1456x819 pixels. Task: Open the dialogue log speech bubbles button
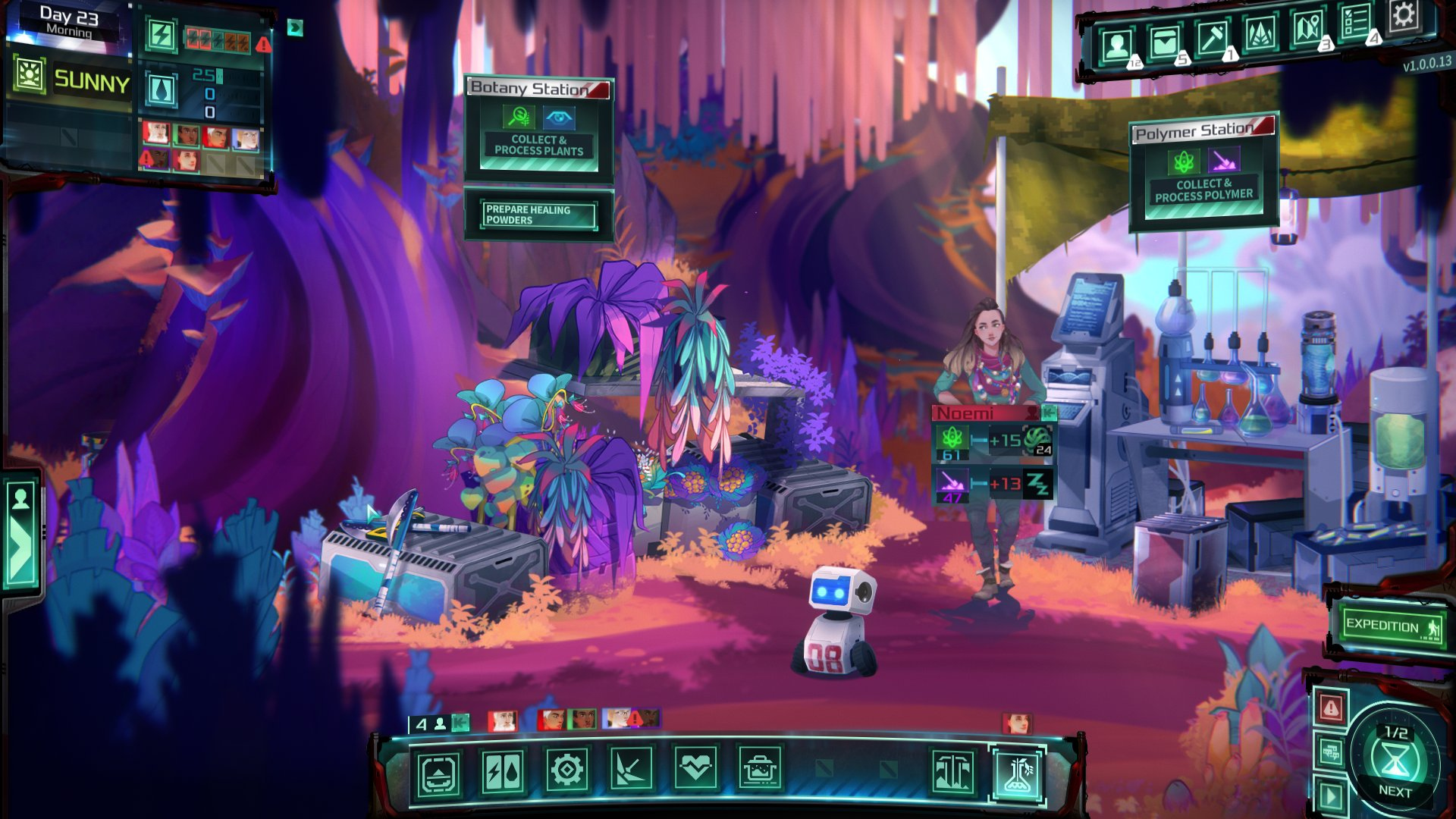tap(1331, 752)
